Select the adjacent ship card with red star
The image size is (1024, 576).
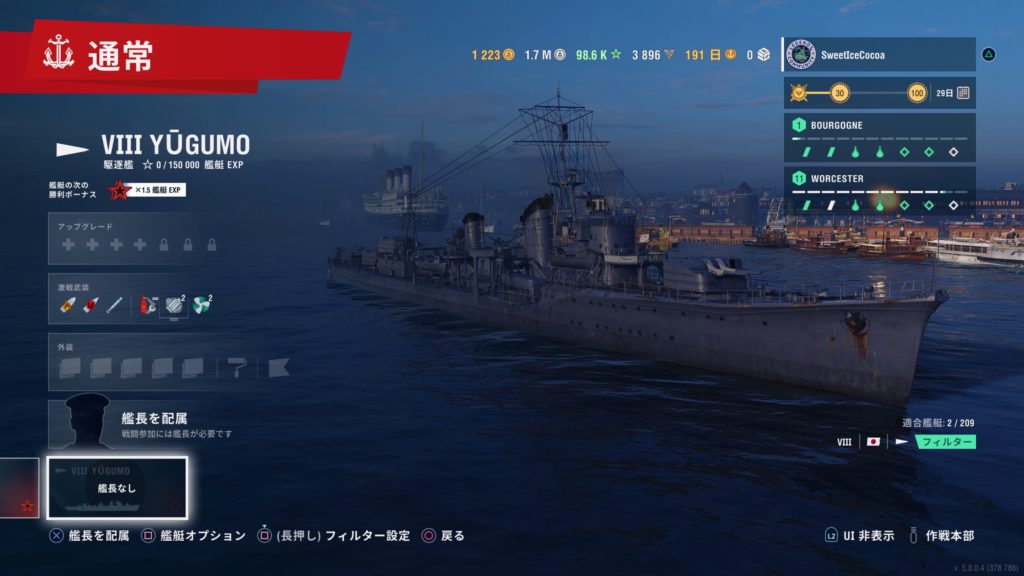(20, 489)
